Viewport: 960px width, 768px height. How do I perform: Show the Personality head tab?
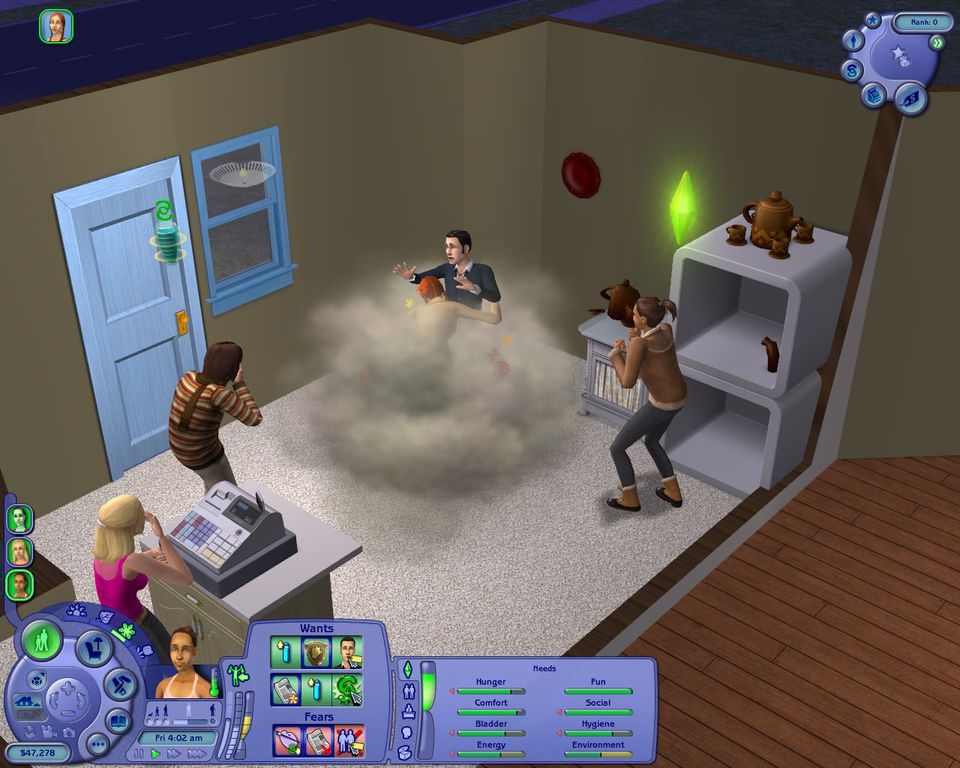pyautogui.click(x=408, y=731)
